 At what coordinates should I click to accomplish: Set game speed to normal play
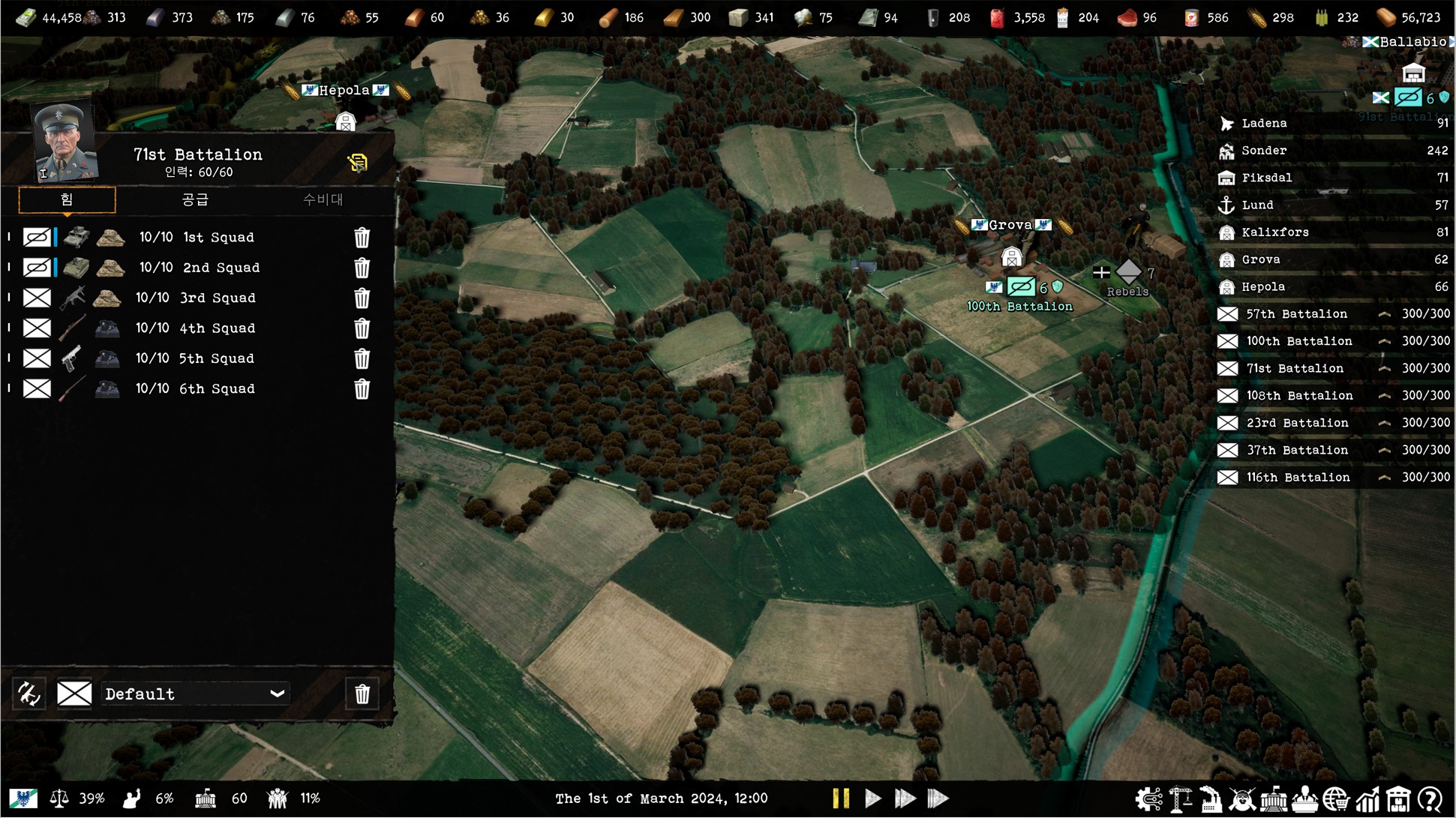872,799
